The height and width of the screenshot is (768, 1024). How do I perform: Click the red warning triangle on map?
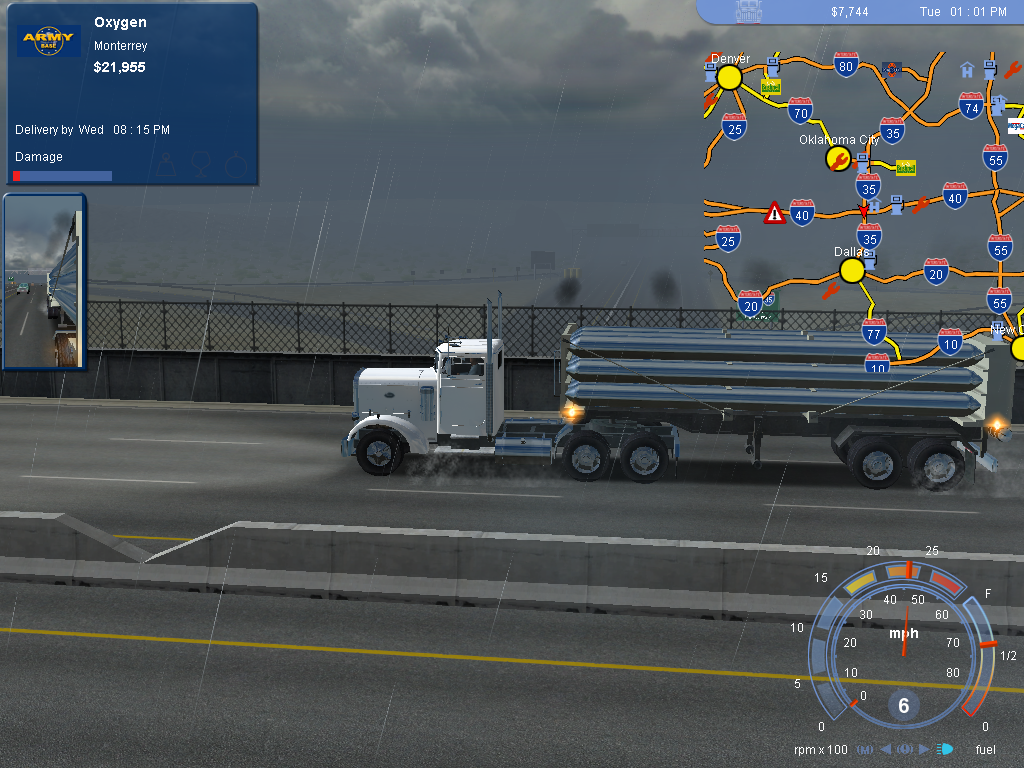[774, 213]
